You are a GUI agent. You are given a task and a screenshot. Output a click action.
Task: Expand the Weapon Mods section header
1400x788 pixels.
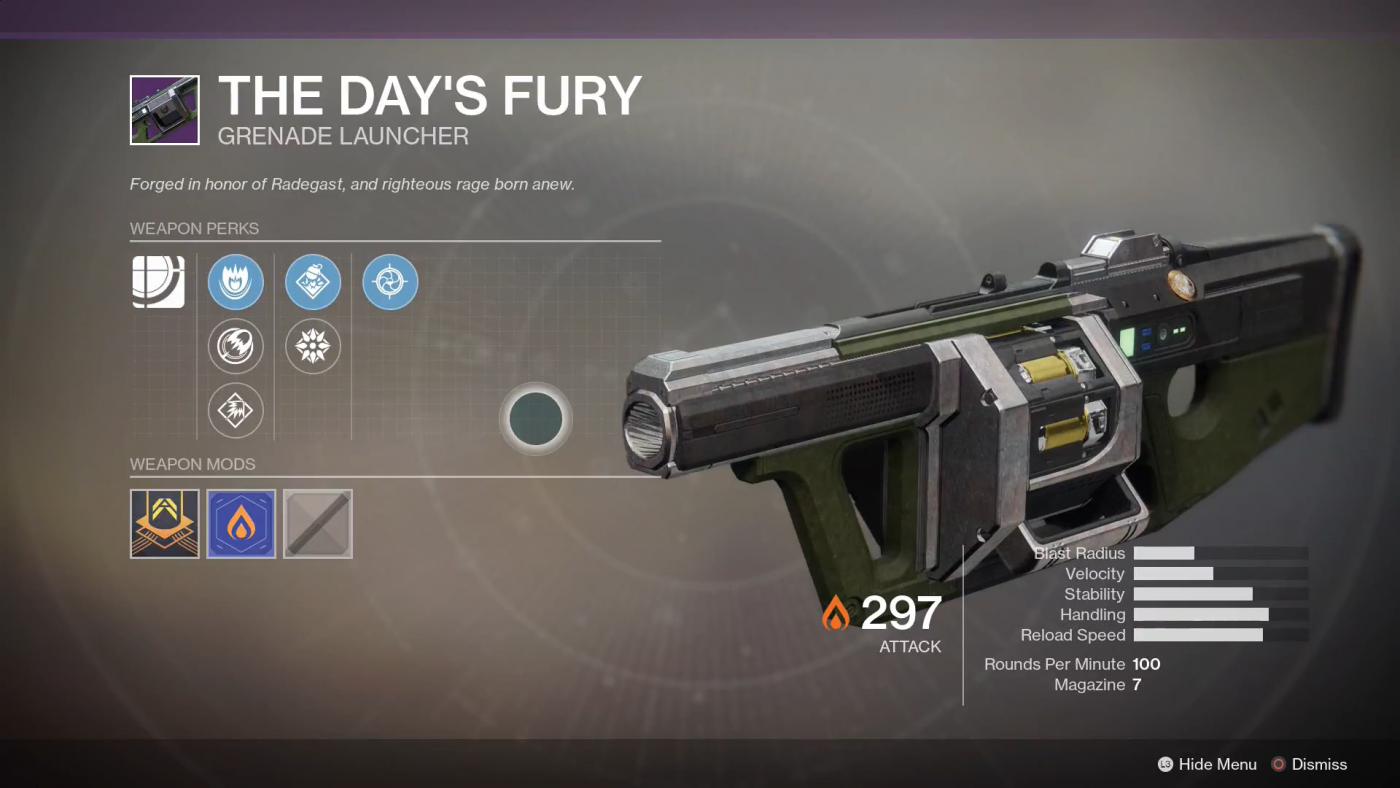point(192,464)
